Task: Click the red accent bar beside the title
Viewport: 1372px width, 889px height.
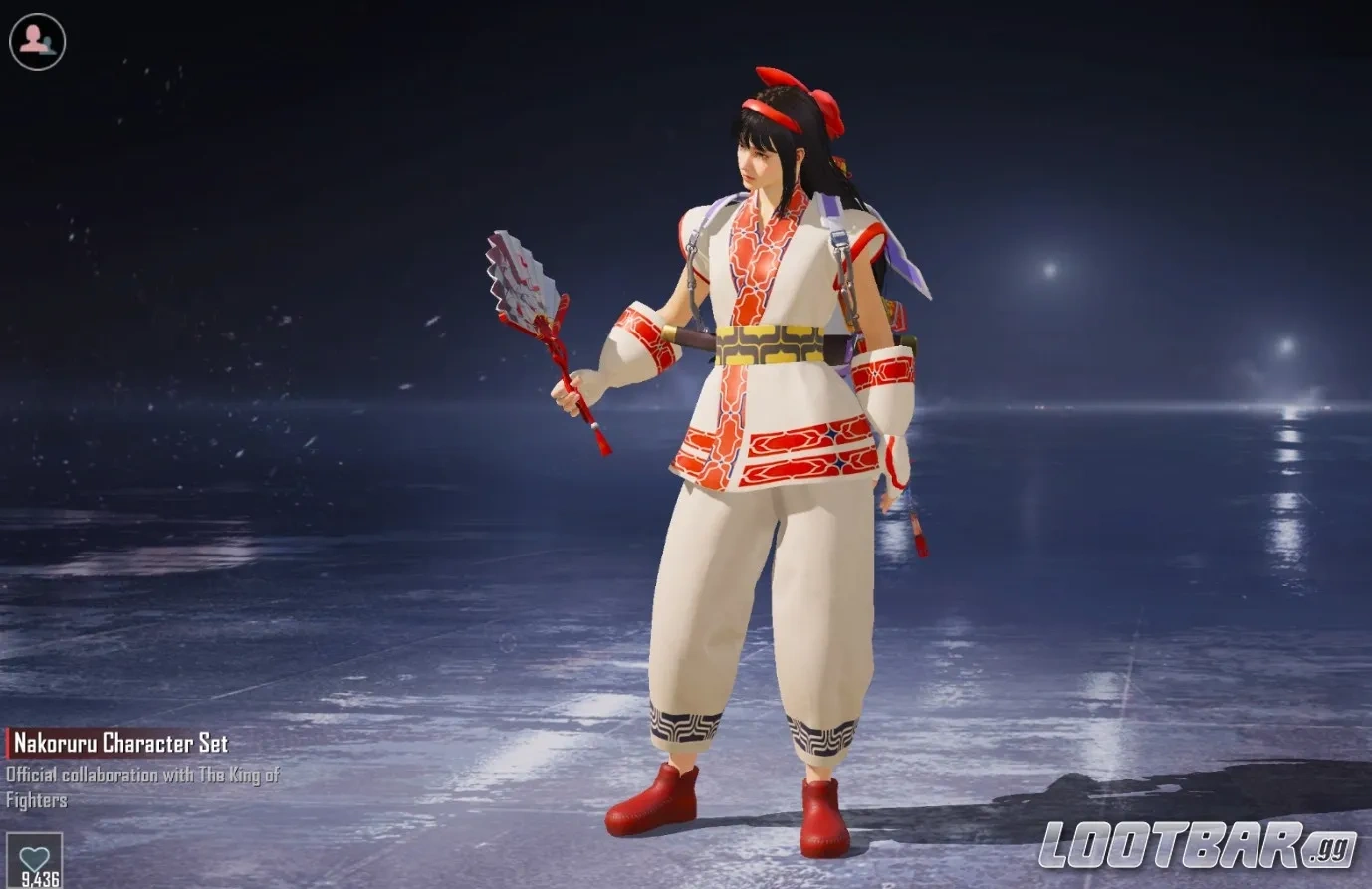Action: pyautogui.click(x=6, y=743)
